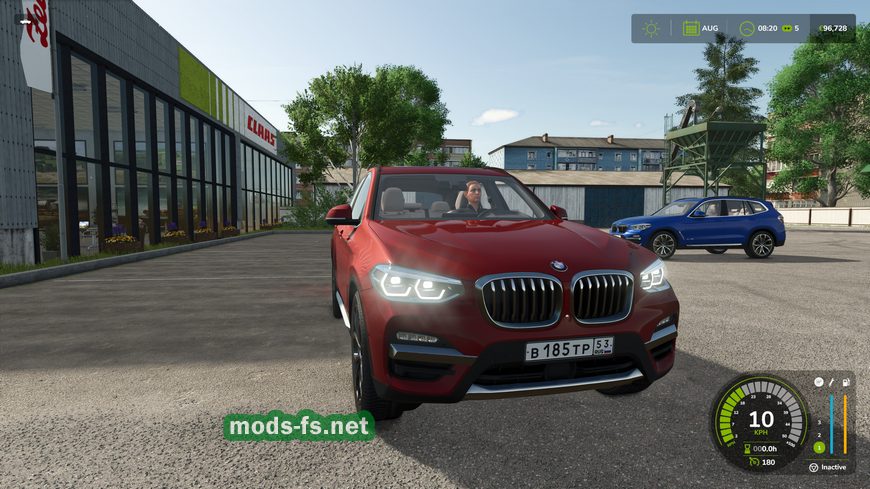870x489 pixels.
Task: Click the fuel pump icon
Action: tap(846, 382)
